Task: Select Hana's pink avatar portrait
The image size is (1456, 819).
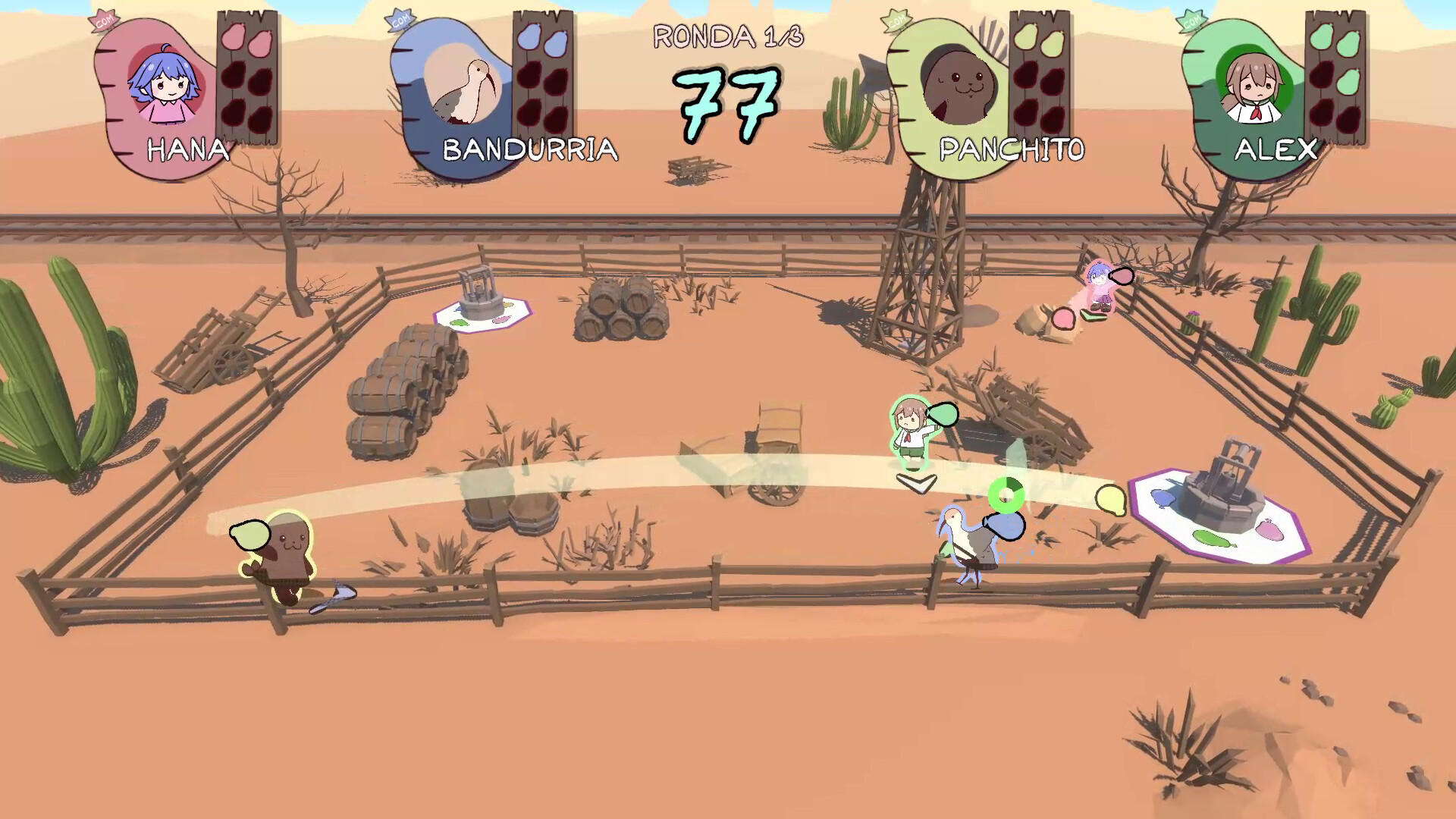Action: click(x=163, y=85)
